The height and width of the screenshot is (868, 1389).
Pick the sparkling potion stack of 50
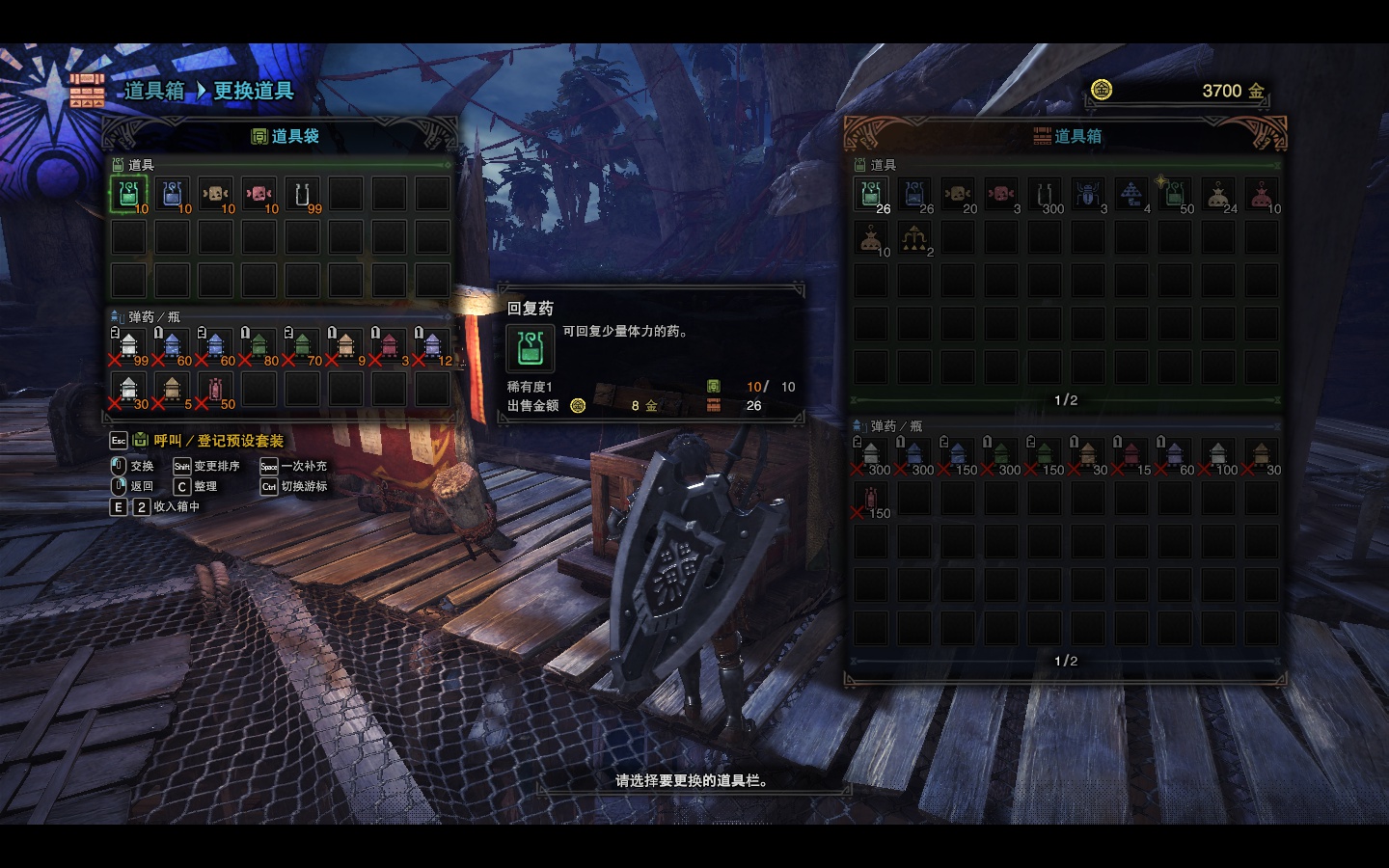click(x=1174, y=195)
